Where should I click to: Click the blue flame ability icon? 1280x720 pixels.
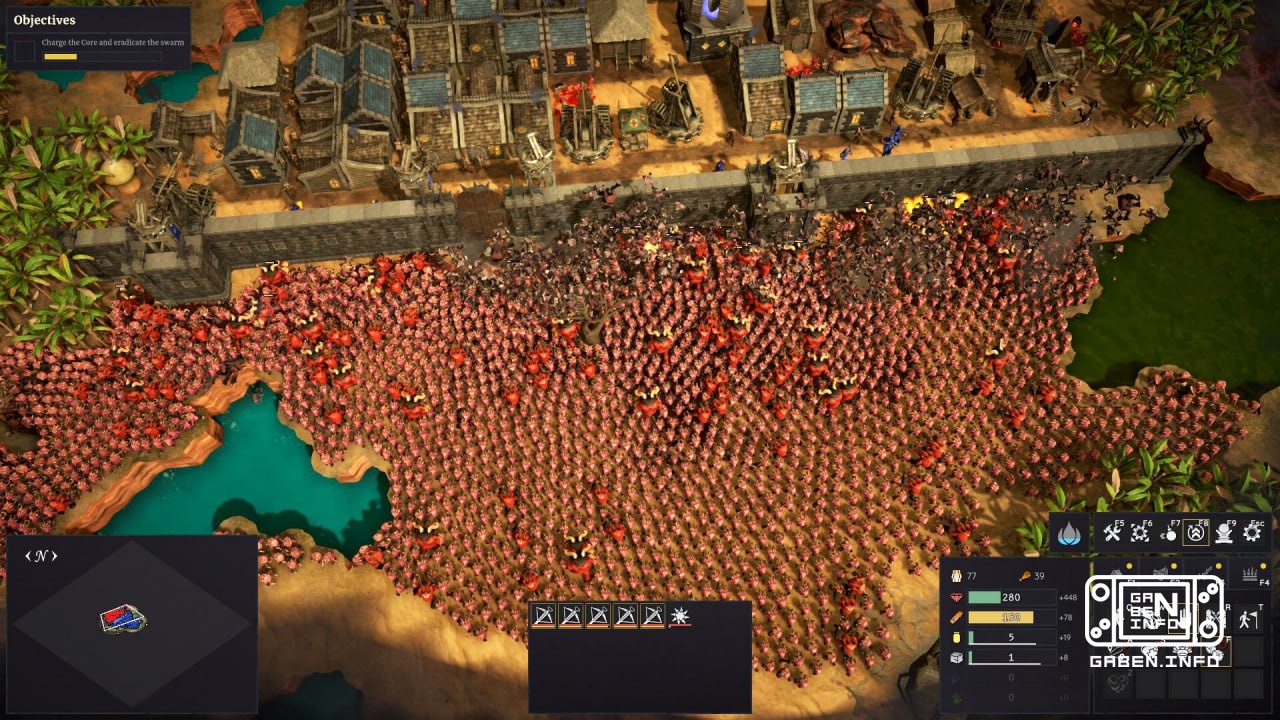pyautogui.click(x=1067, y=530)
